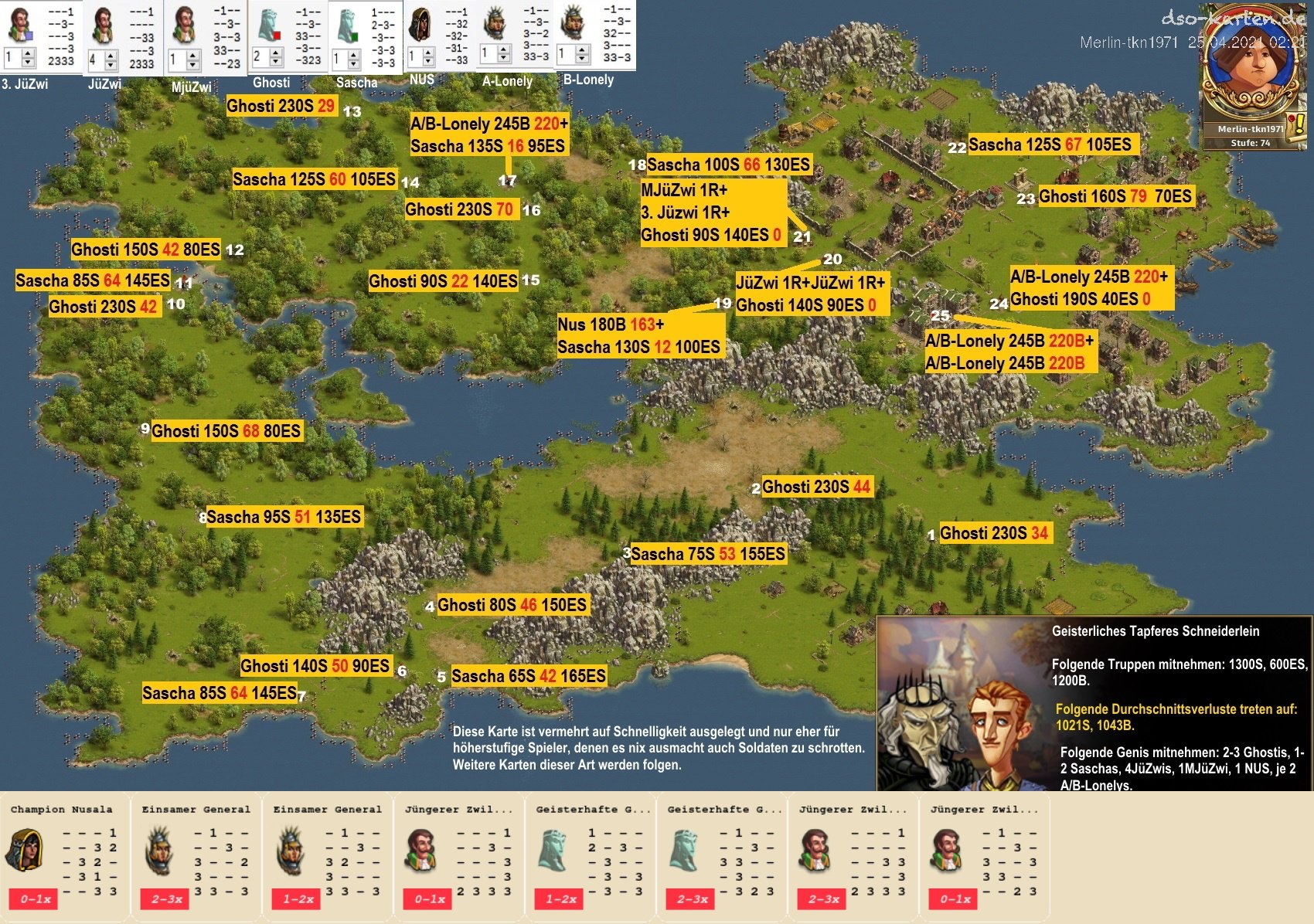The height and width of the screenshot is (924, 1314).
Task: Open the quest scroll with yellow exclamation mark
Action: click(1295, 126)
